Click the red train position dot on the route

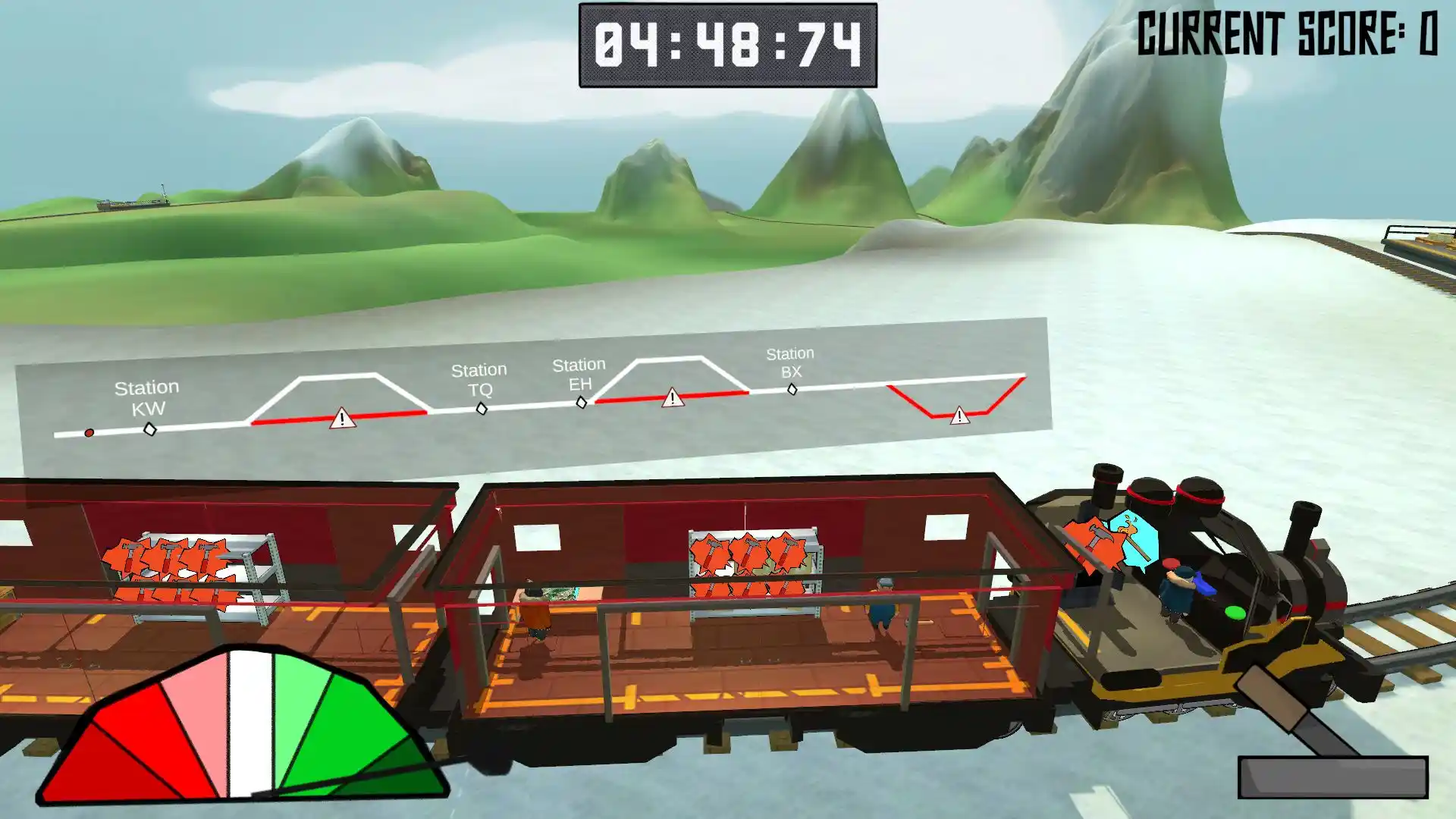coord(89,433)
